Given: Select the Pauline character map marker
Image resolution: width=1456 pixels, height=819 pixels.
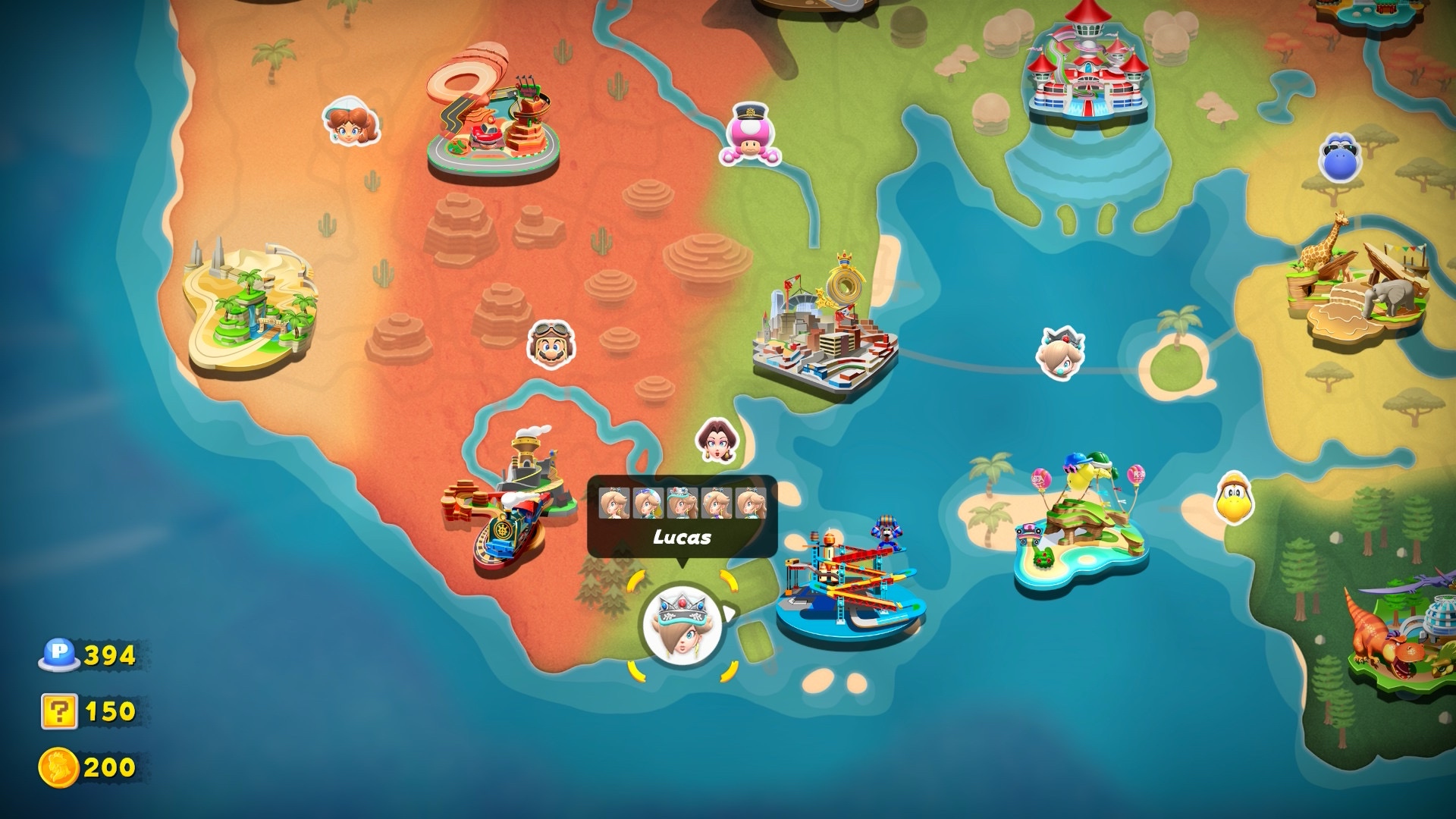Looking at the screenshot, I should [717, 440].
